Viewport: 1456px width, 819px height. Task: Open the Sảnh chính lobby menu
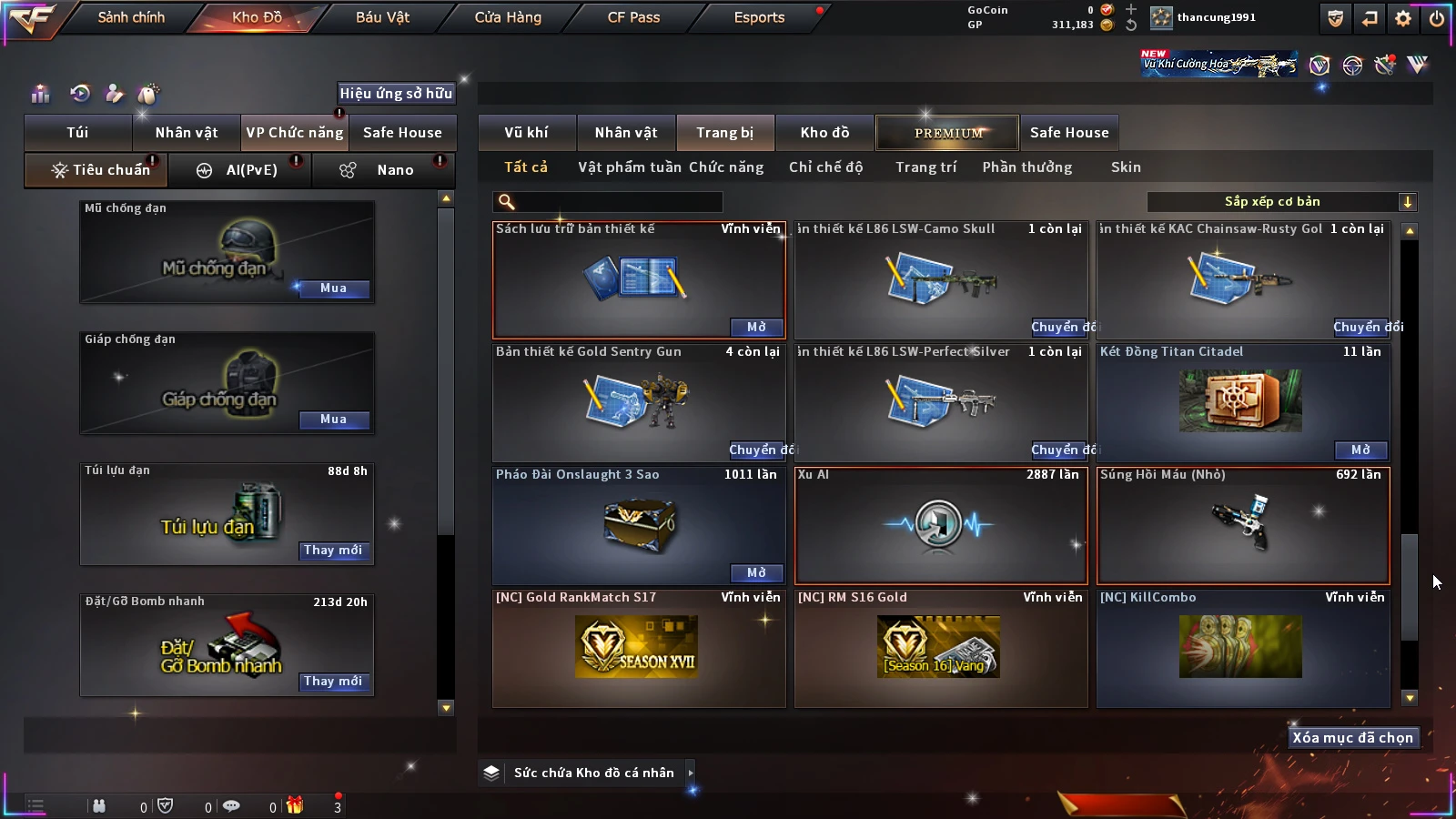point(131,17)
